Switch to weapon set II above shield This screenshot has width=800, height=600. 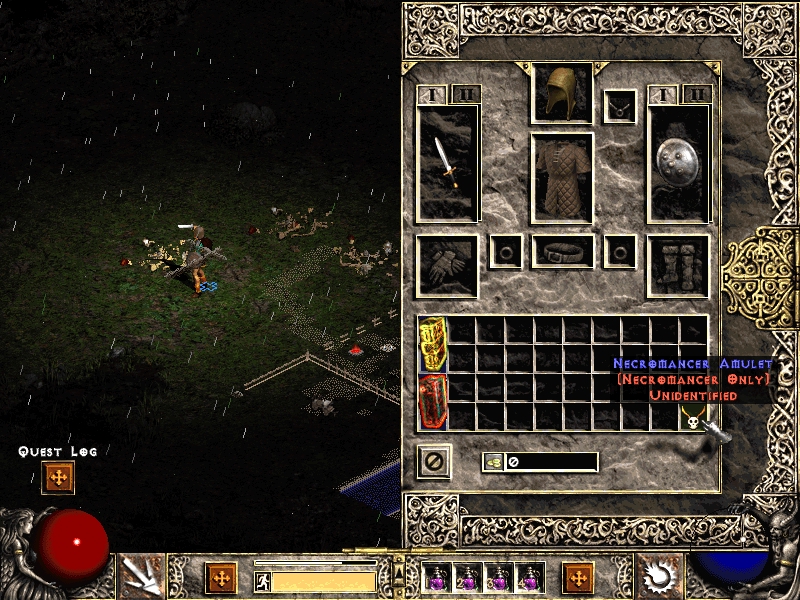click(x=697, y=95)
